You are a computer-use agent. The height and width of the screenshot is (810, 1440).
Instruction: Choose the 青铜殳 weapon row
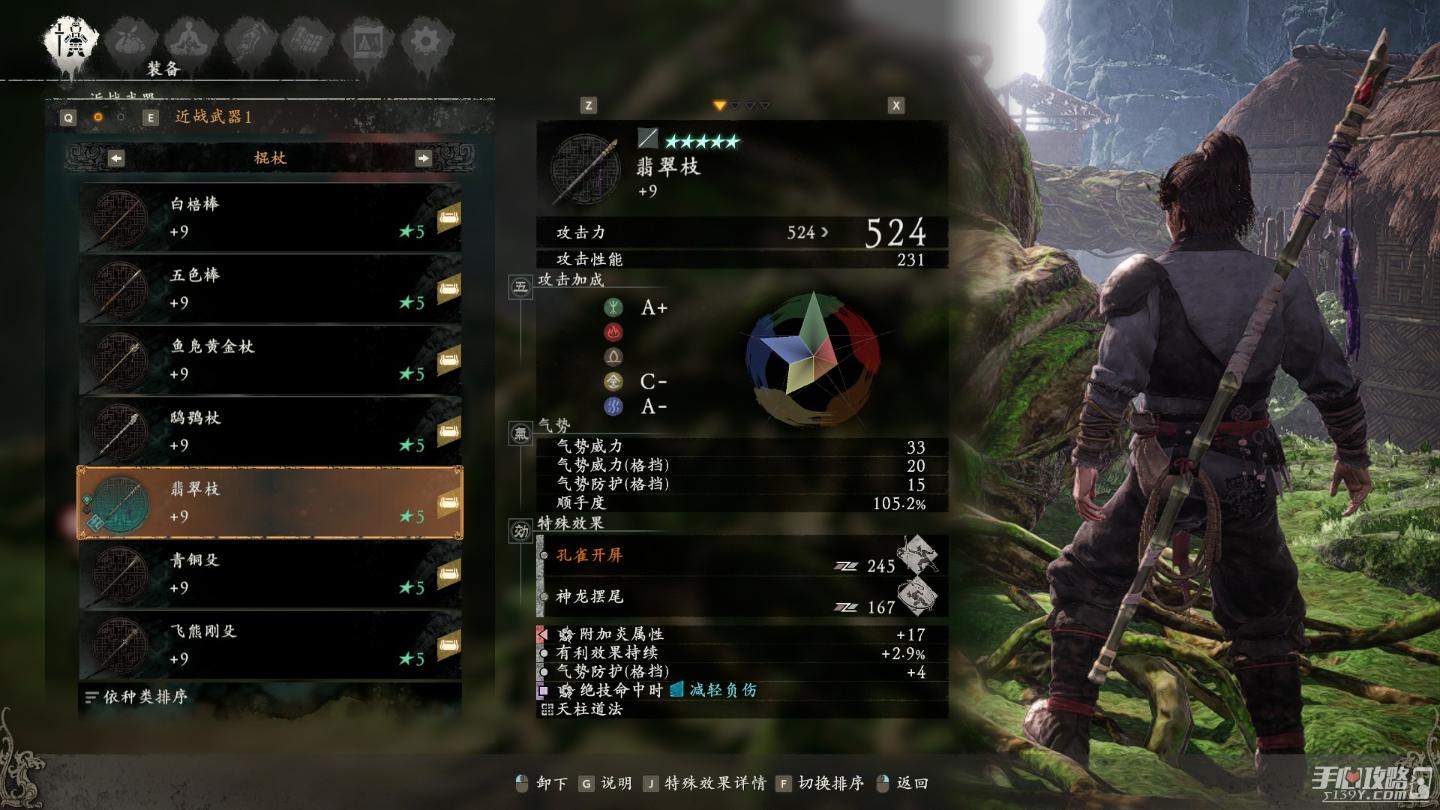click(x=270, y=573)
